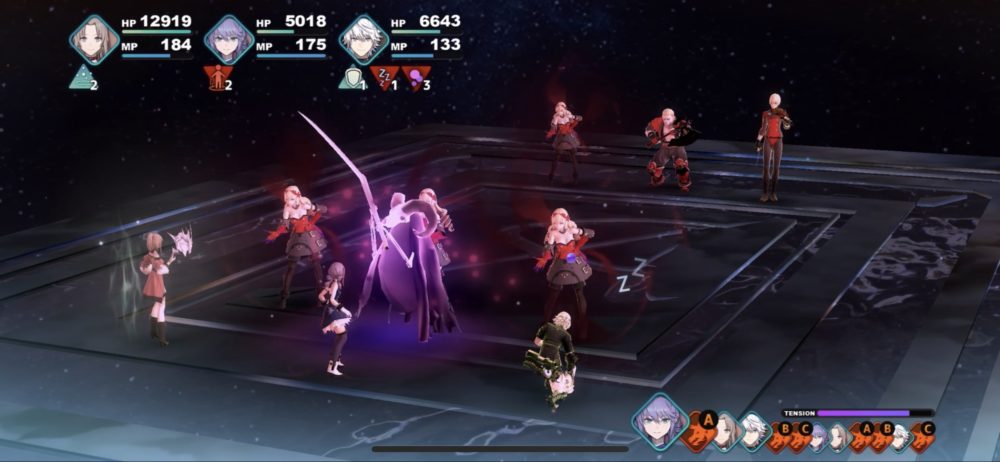This screenshot has width=1000, height=462.
Task: Inspect the sleep Zz status icon
Action: pos(382,77)
